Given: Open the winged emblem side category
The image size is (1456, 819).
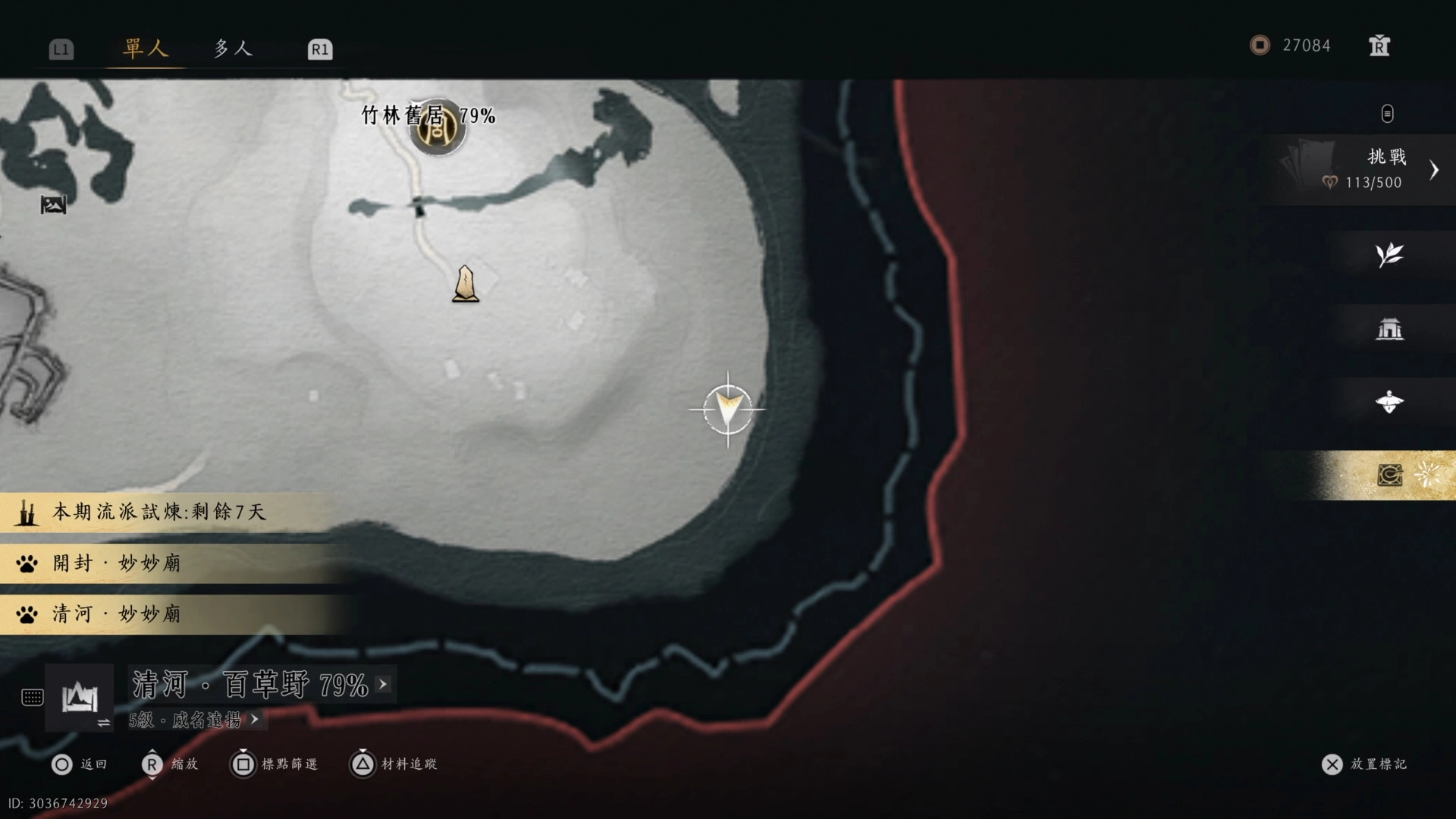Looking at the screenshot, I should point(1389,402).
